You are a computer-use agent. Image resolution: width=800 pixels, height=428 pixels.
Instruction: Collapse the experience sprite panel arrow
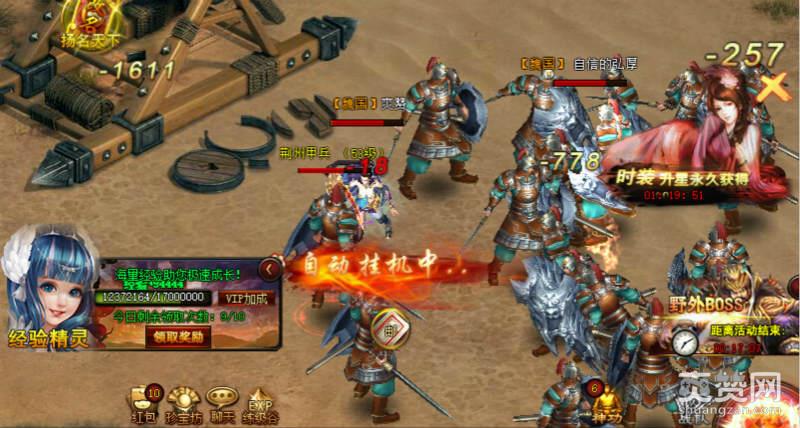[268, 268]
